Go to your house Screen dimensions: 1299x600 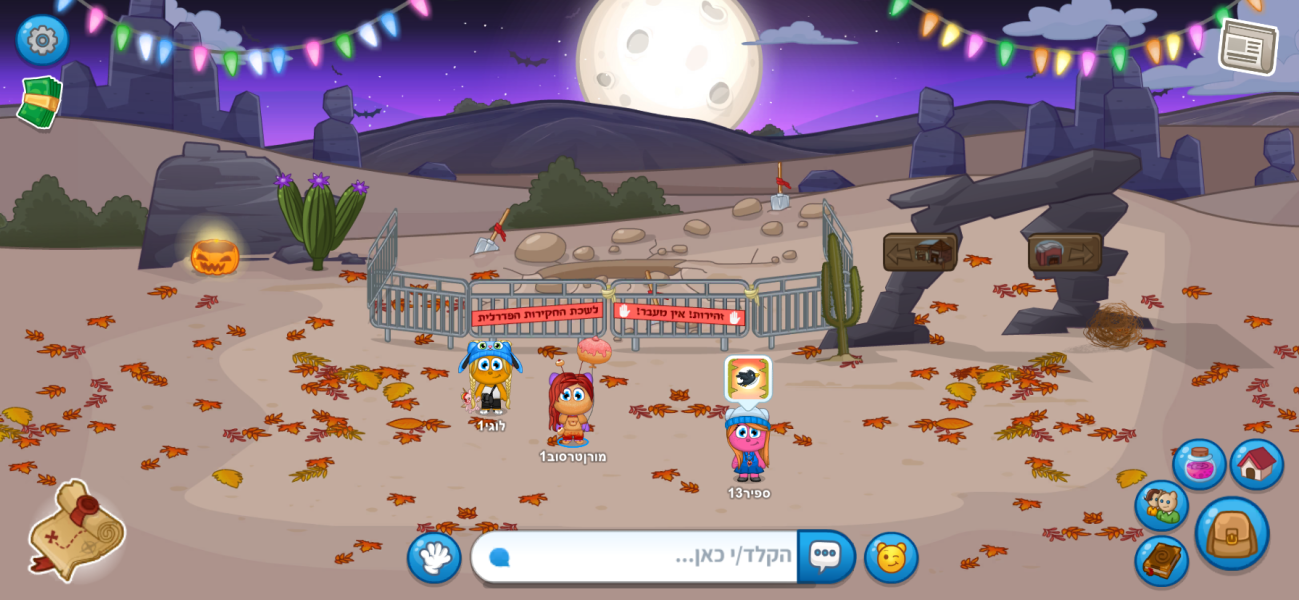[x=1256, y=464]
